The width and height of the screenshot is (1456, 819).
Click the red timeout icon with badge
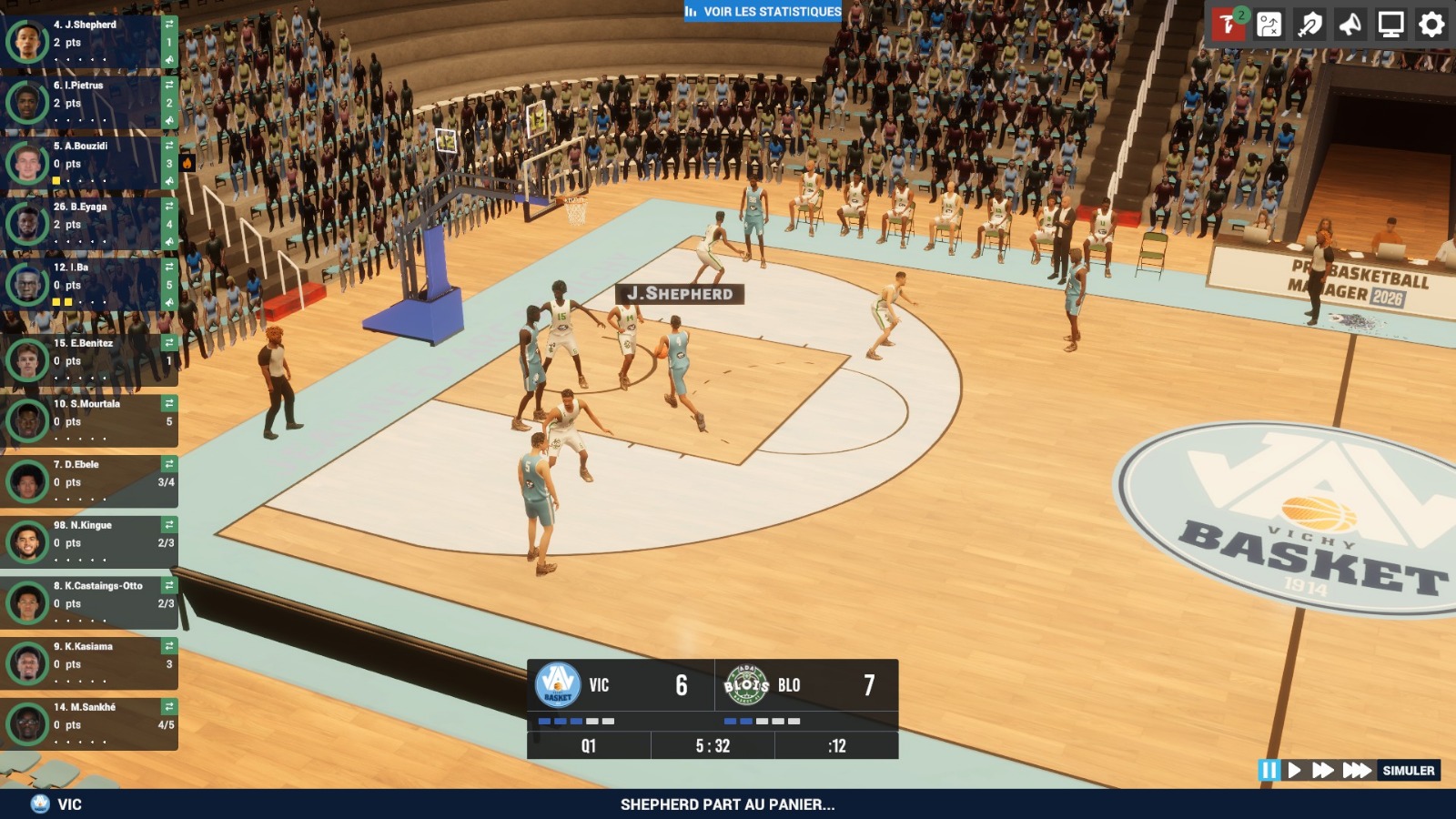(x=1228, y=25)
